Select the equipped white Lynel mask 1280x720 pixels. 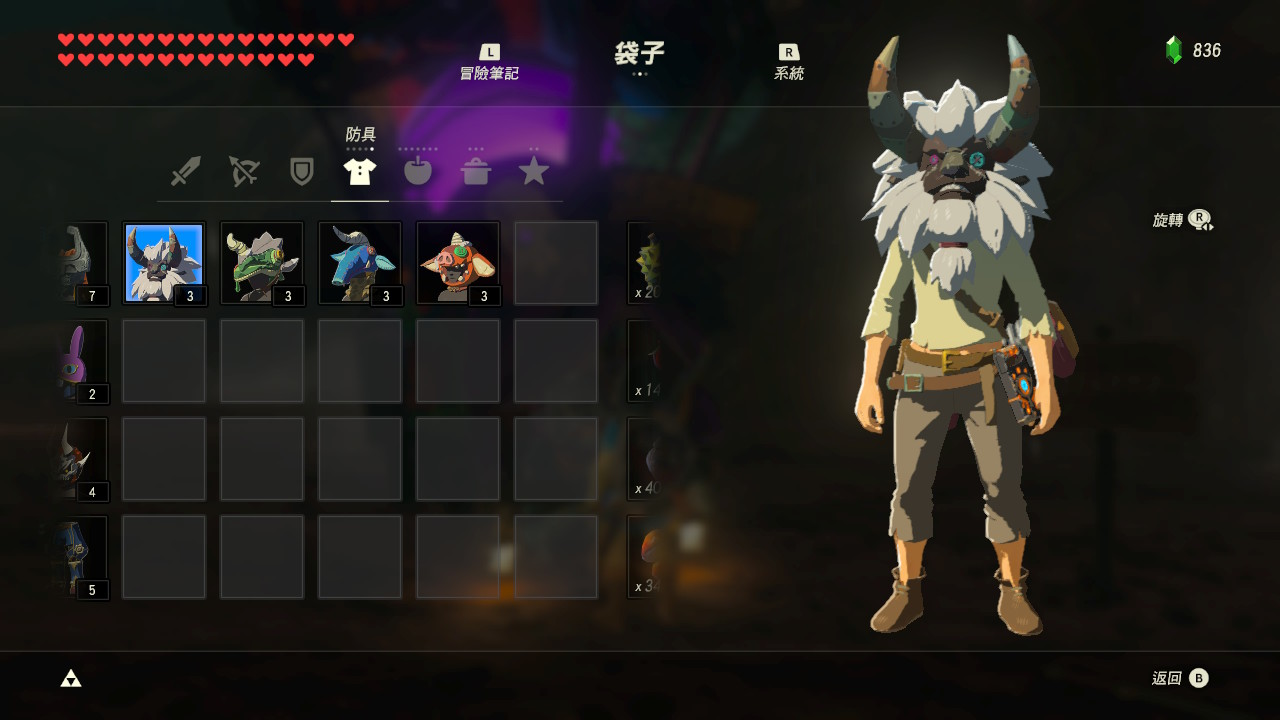[164, 262]
